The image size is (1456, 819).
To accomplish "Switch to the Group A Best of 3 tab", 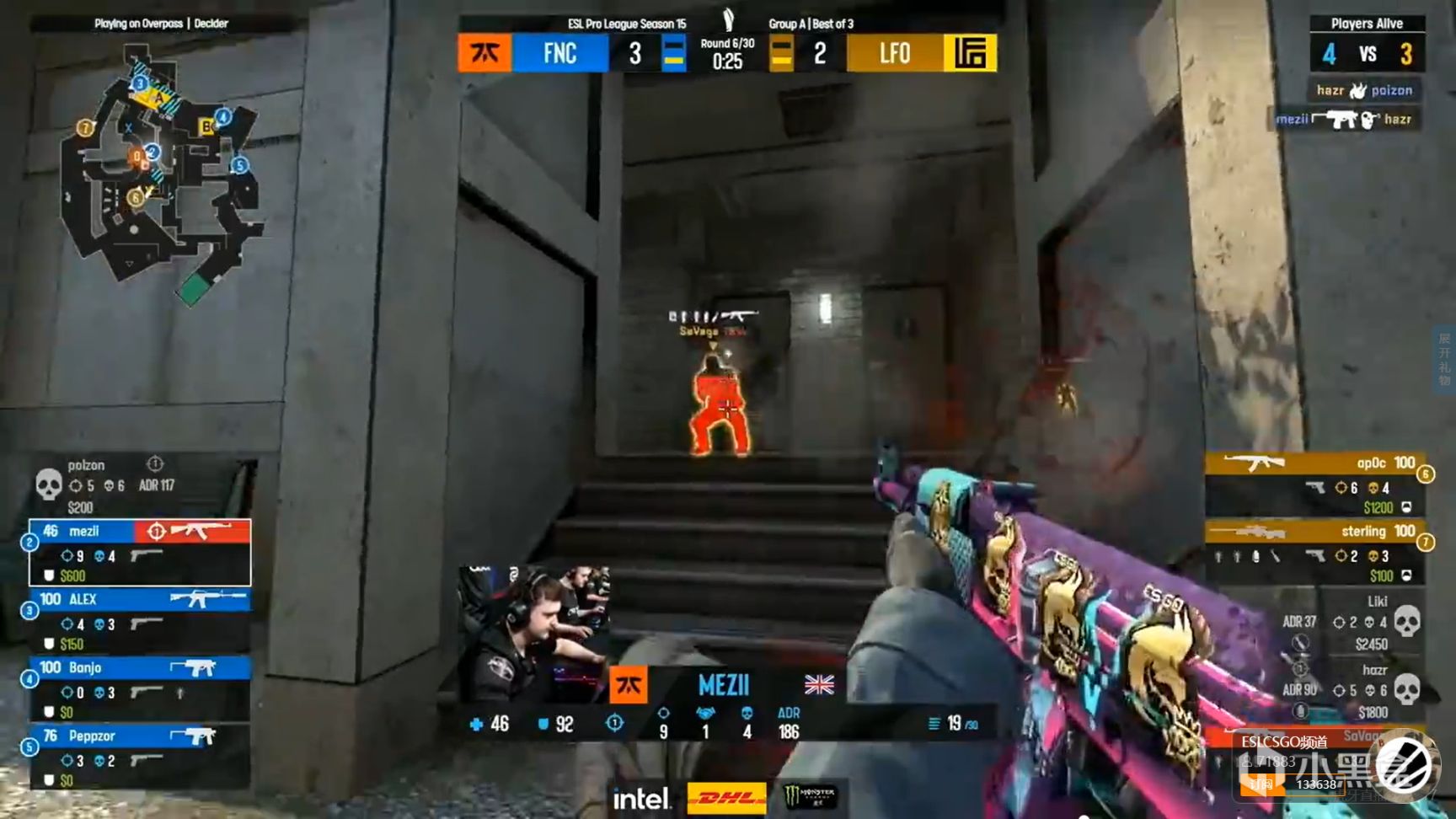I will (811, 24).
